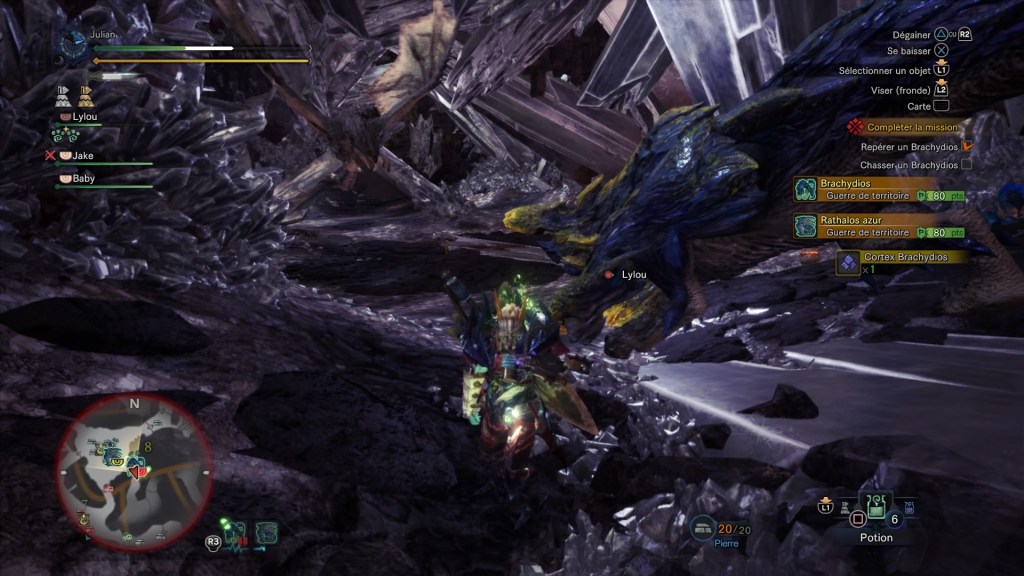Click the hunter emblem beside the name Julian
Image resolution: width=1024 pixels, height=576 pixels.
(74, 45)
